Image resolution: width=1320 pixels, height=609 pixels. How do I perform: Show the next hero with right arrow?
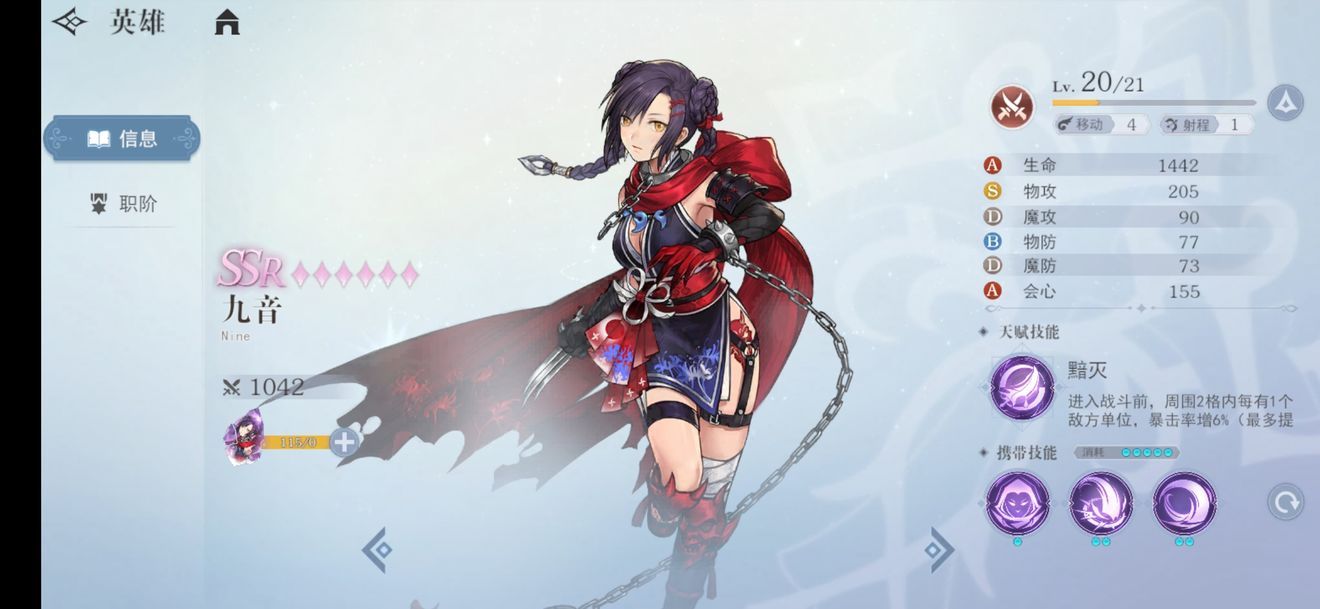point(938,549)
